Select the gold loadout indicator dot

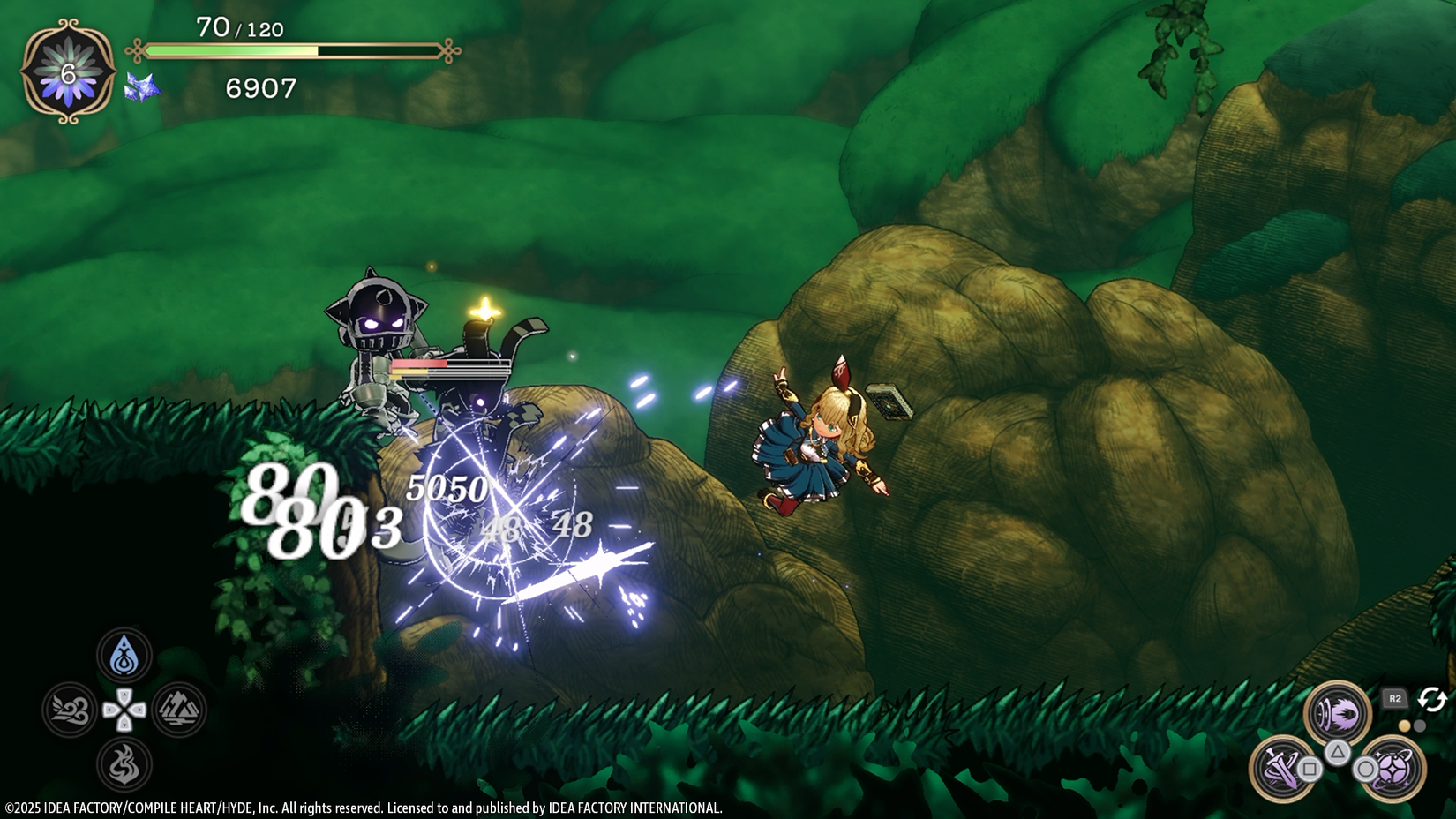click(1405, 726)
